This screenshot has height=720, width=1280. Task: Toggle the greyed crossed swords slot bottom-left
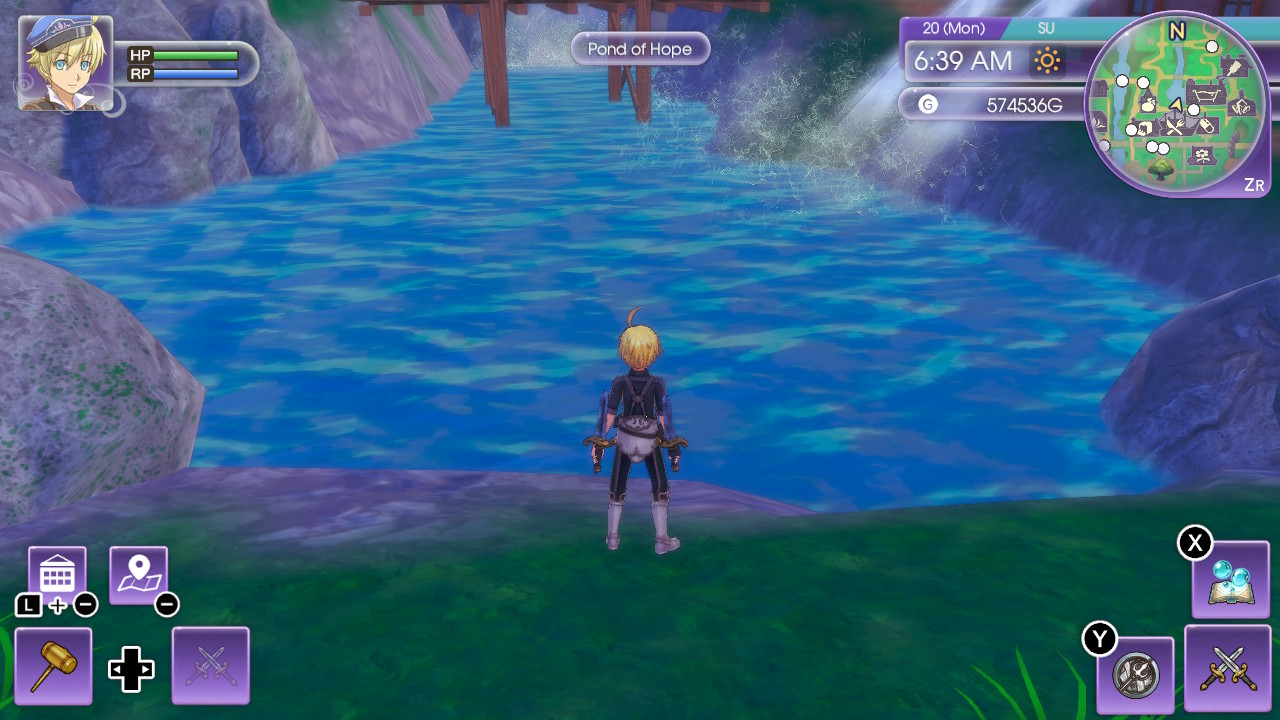[x=210, y=665]
